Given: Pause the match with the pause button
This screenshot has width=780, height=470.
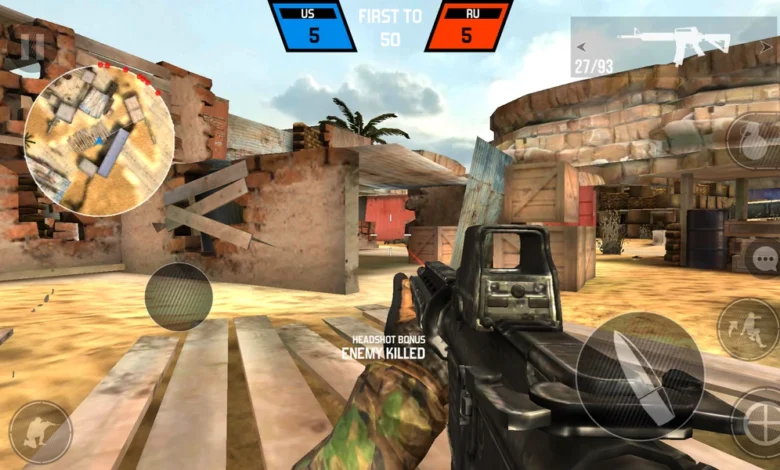Looking at the screenshot, I should point(32,46).
